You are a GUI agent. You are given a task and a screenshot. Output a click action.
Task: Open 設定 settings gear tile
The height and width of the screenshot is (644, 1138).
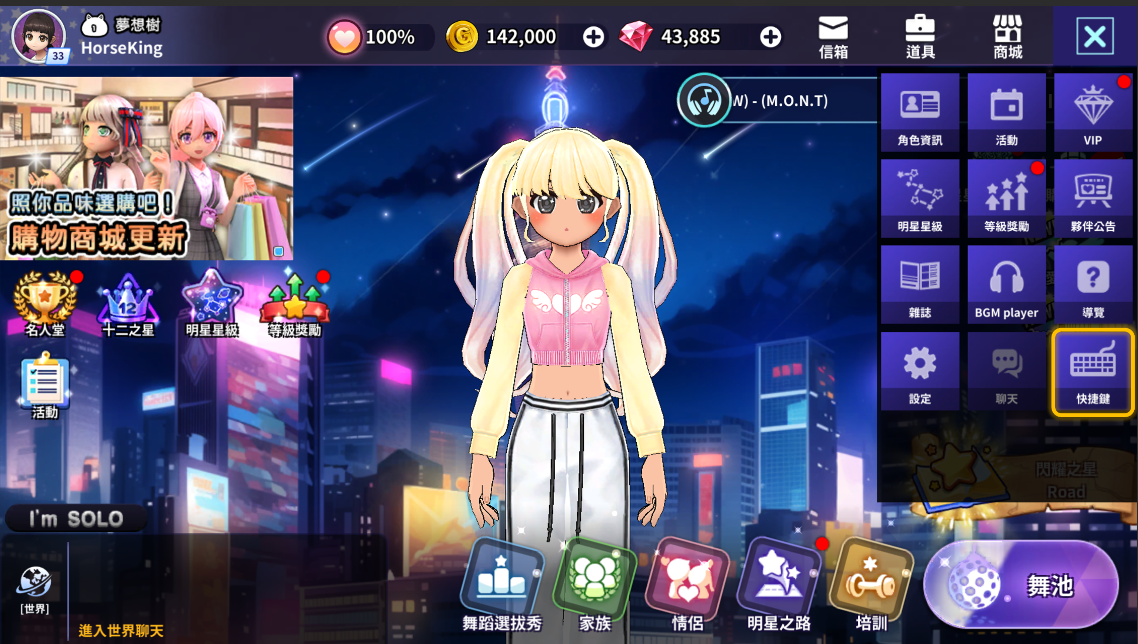[x=920, y=371]
